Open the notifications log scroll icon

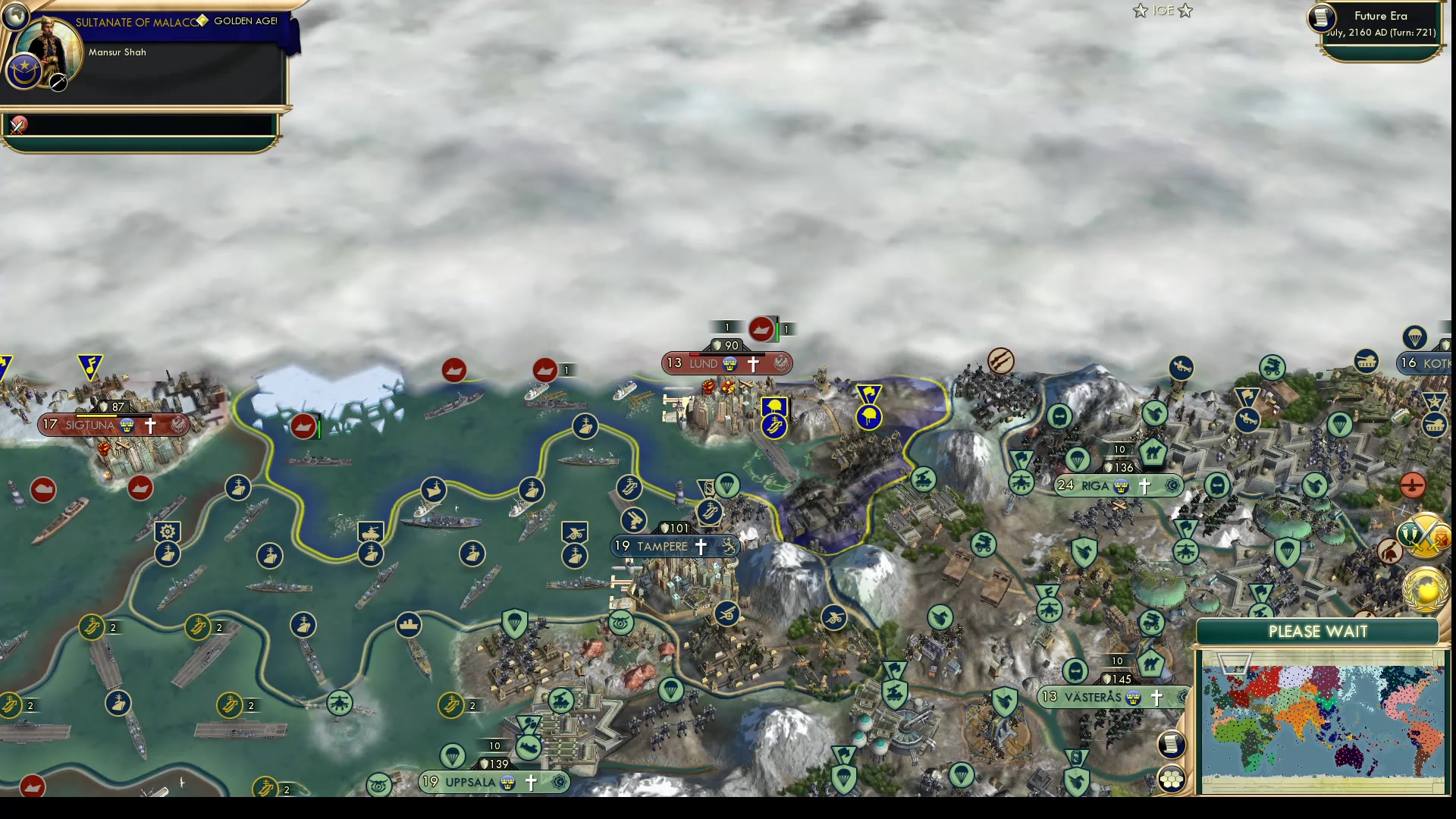[x=1170, y=744]
